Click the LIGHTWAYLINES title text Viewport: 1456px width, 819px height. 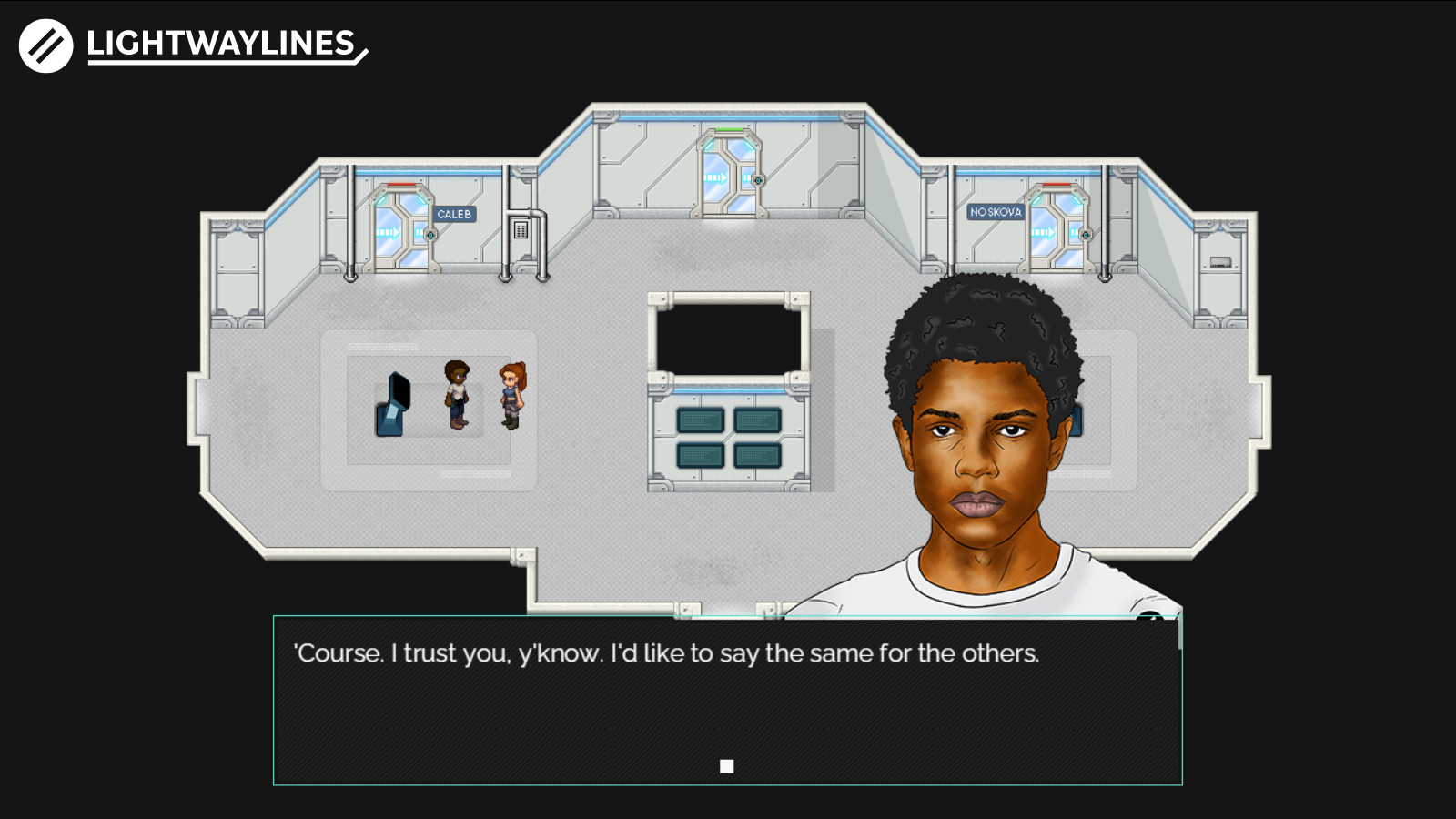(218, 41)
